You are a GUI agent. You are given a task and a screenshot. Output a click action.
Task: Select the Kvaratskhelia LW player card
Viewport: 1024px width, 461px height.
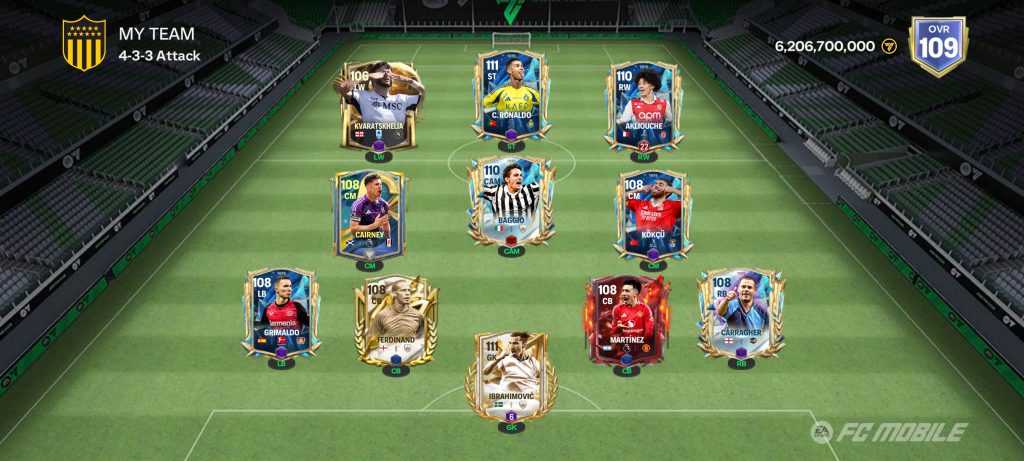(x=379, y=108)
